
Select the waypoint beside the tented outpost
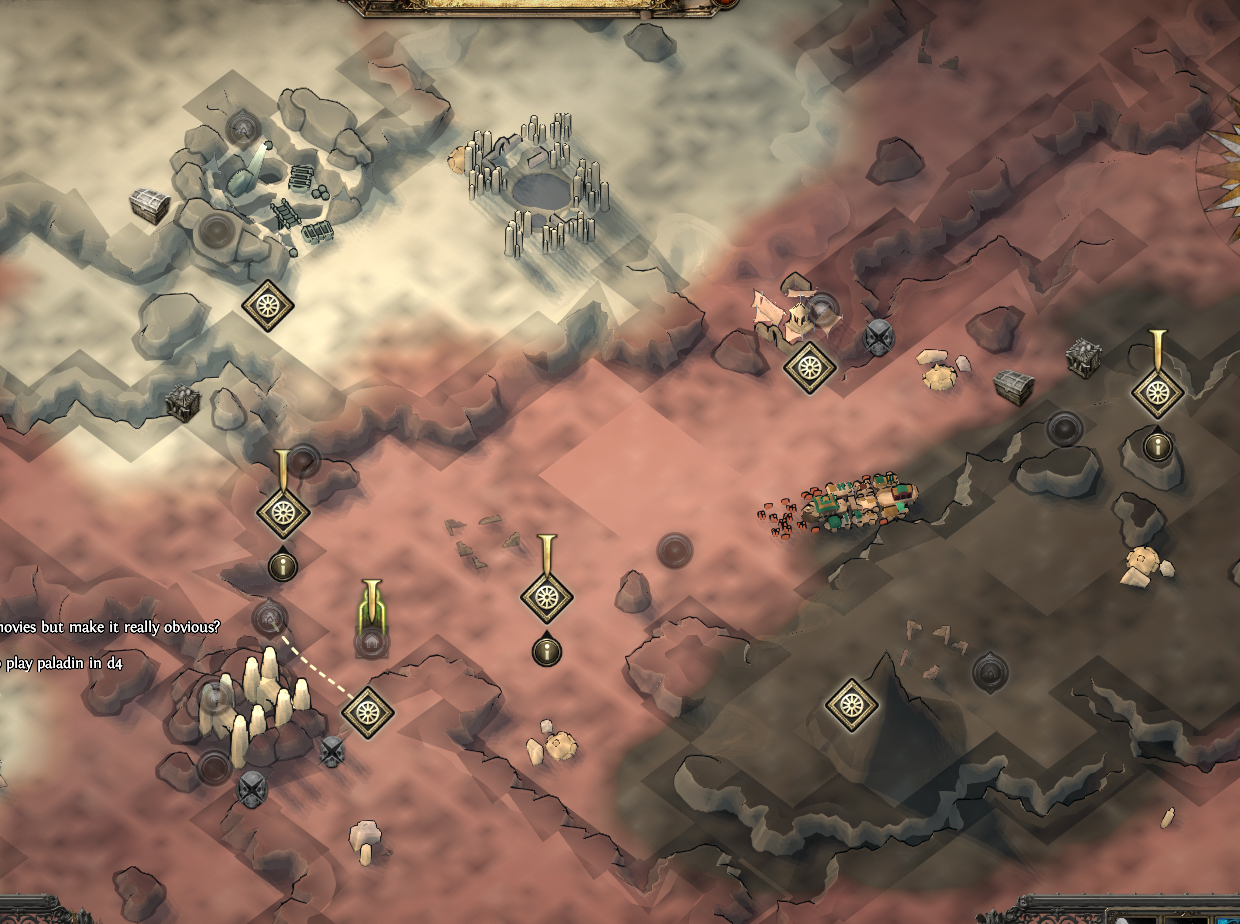809,367
